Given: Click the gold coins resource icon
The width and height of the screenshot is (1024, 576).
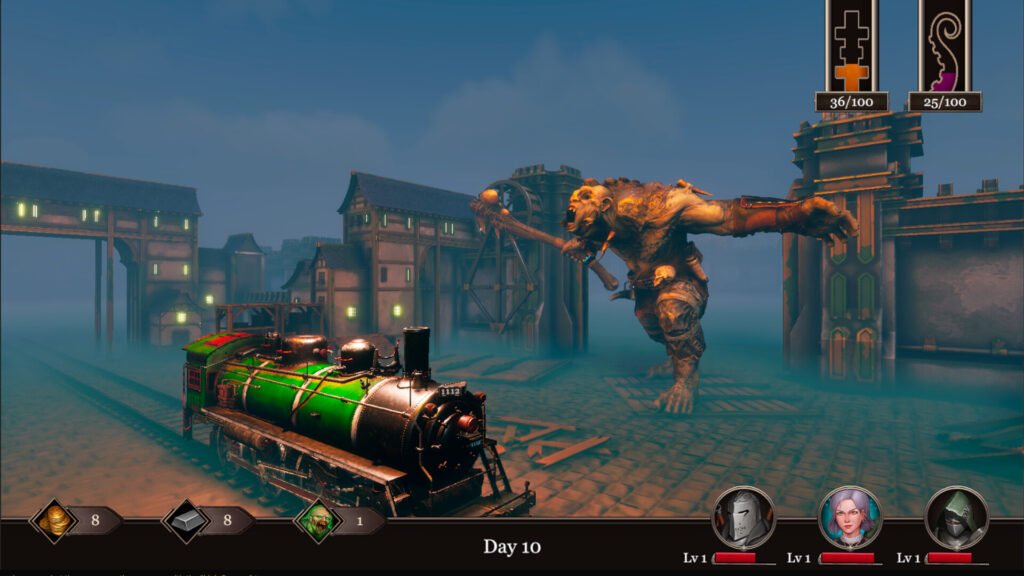Looking at the screenshot, I should [x=53, y=521].
